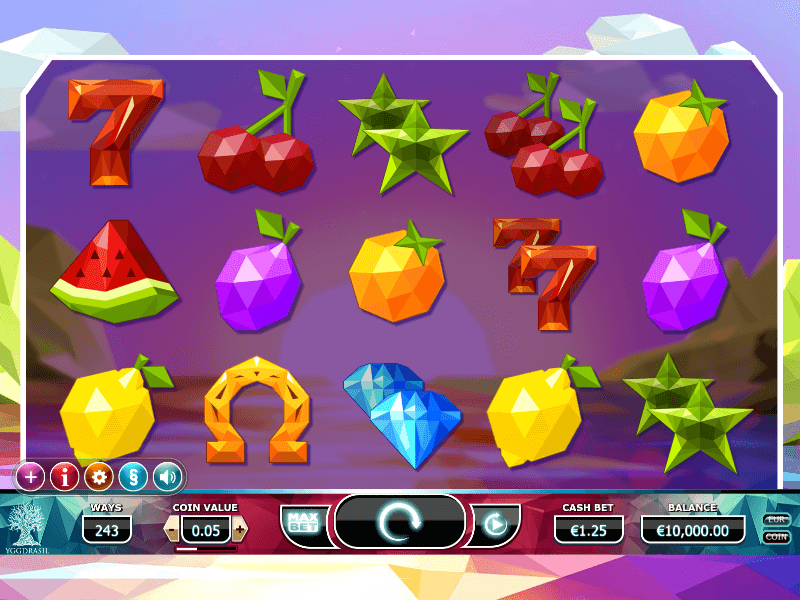Open the plus menu icon

31,476
